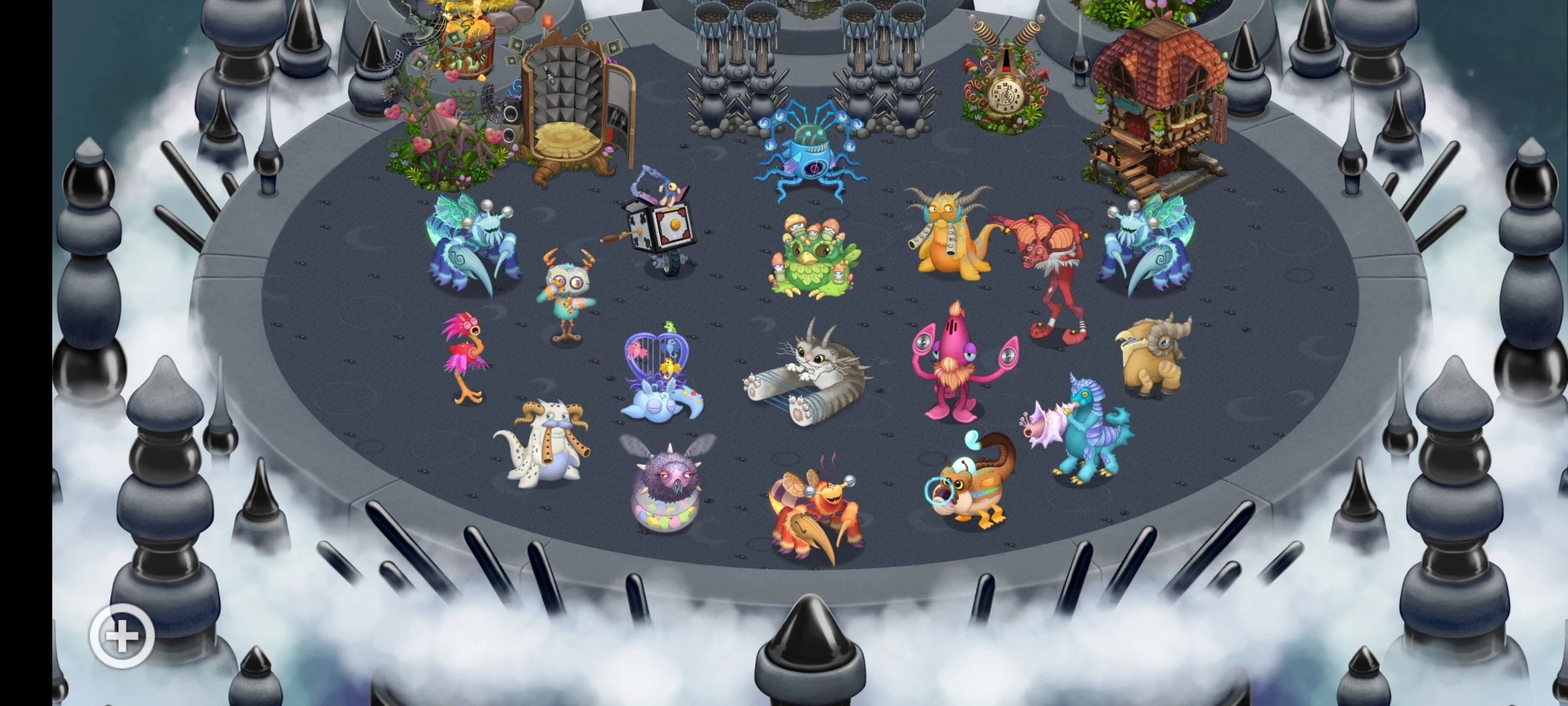Tap the plus button to expand game controls

point(121,635)
